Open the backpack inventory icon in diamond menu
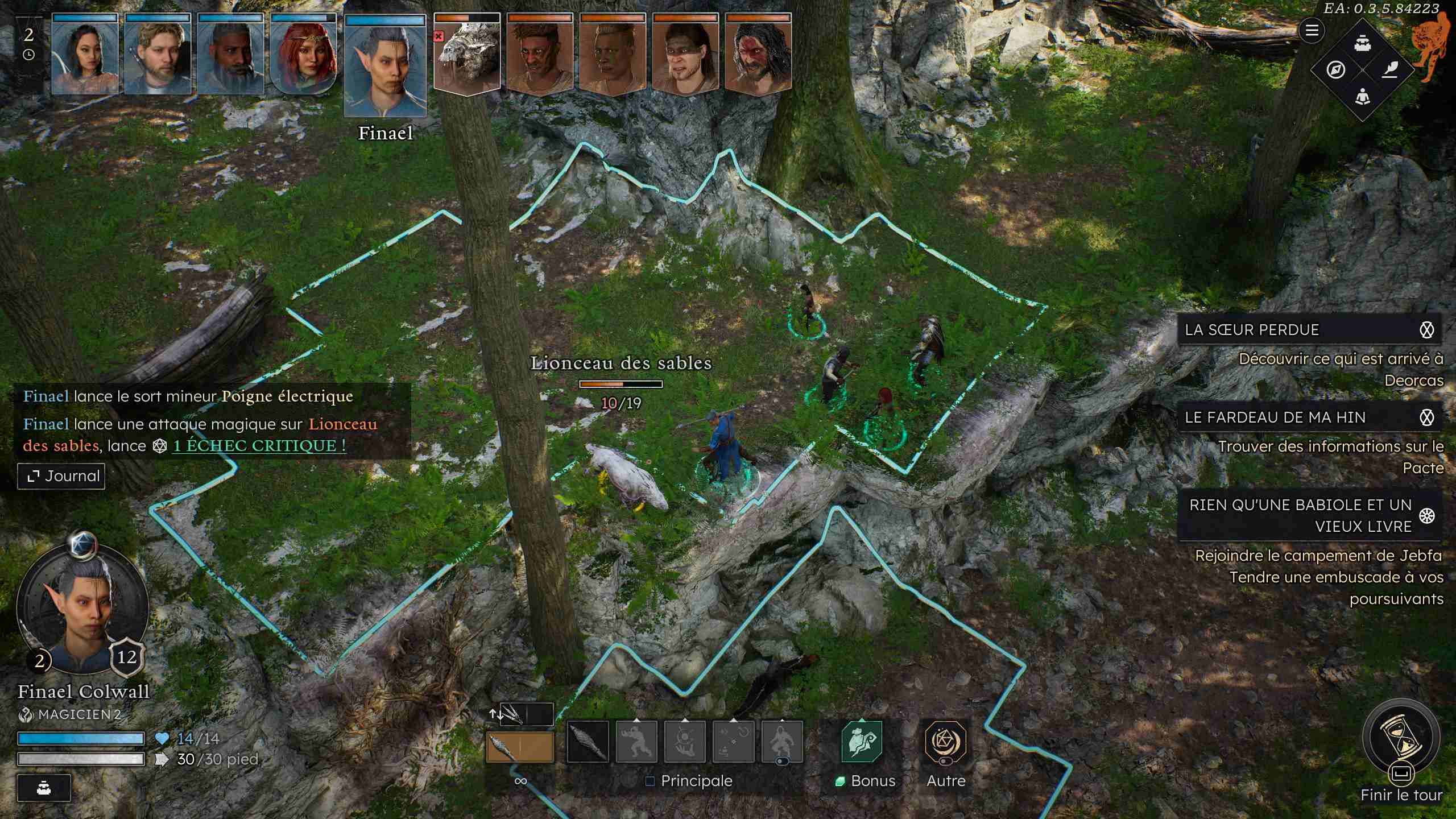1456x819 pixels. 1362,43
